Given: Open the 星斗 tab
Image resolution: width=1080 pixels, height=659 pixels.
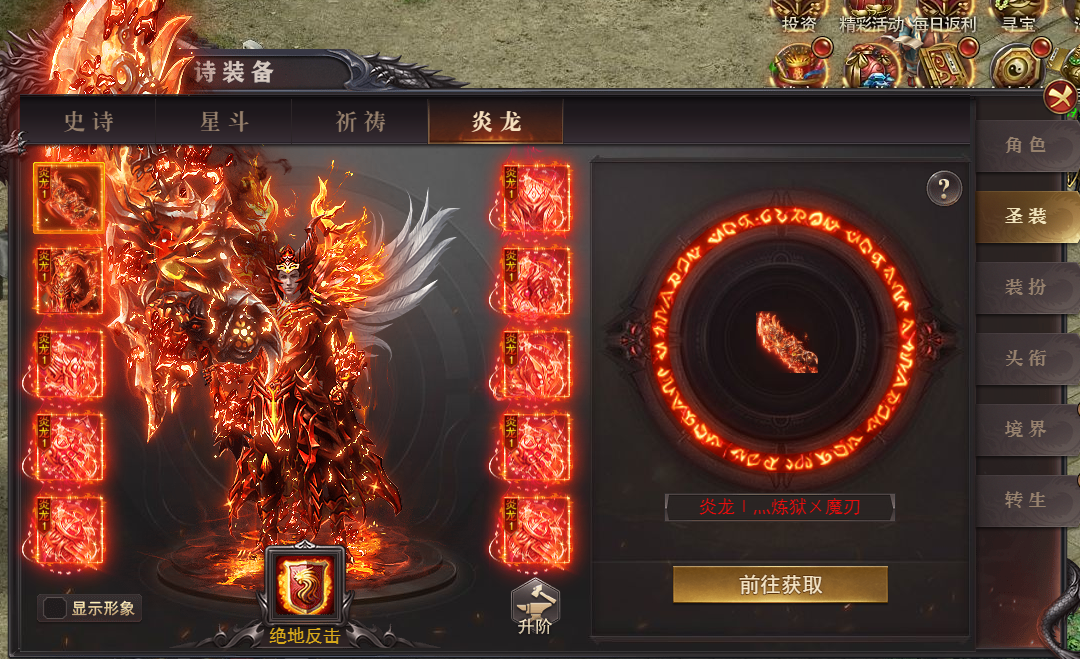Looking at the screenshot, I should tap(225, 122).
